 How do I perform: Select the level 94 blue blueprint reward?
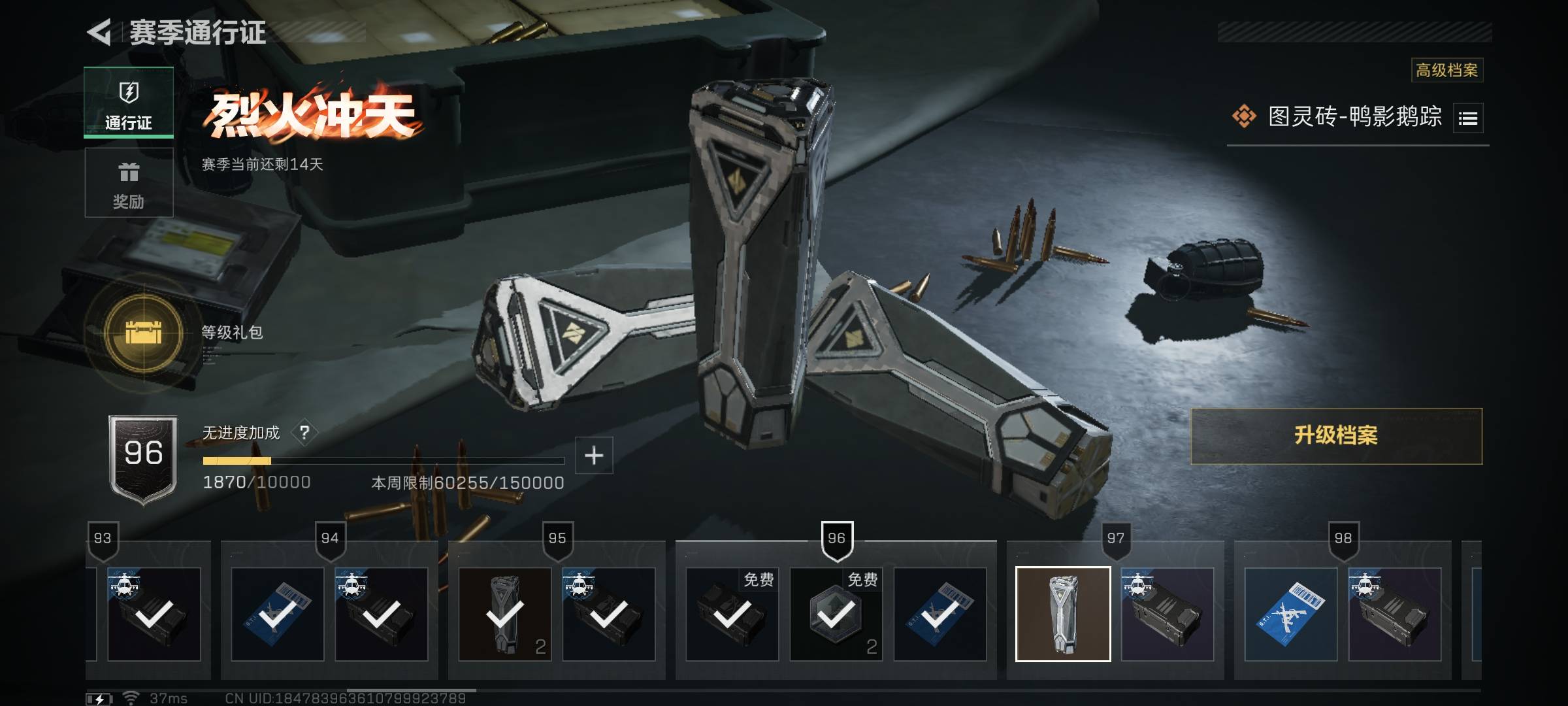(278, 614)
